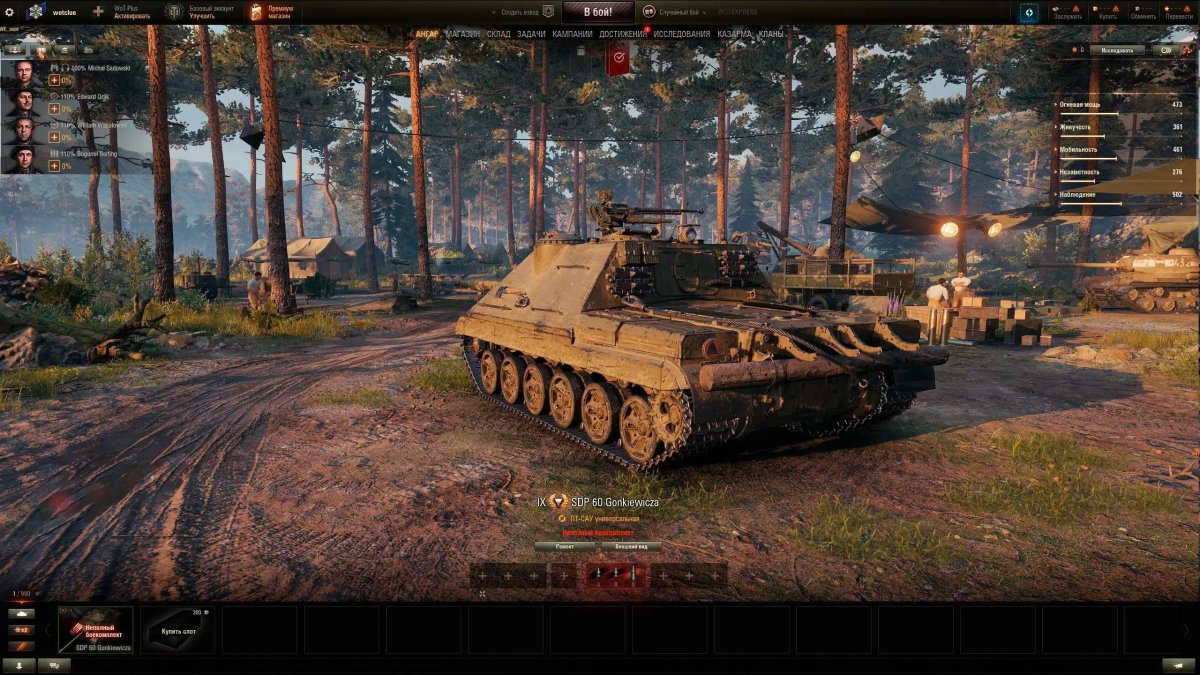Switch to the СКЛАД tab
This screenshot has height=675, width=1200.
point(498,34)
